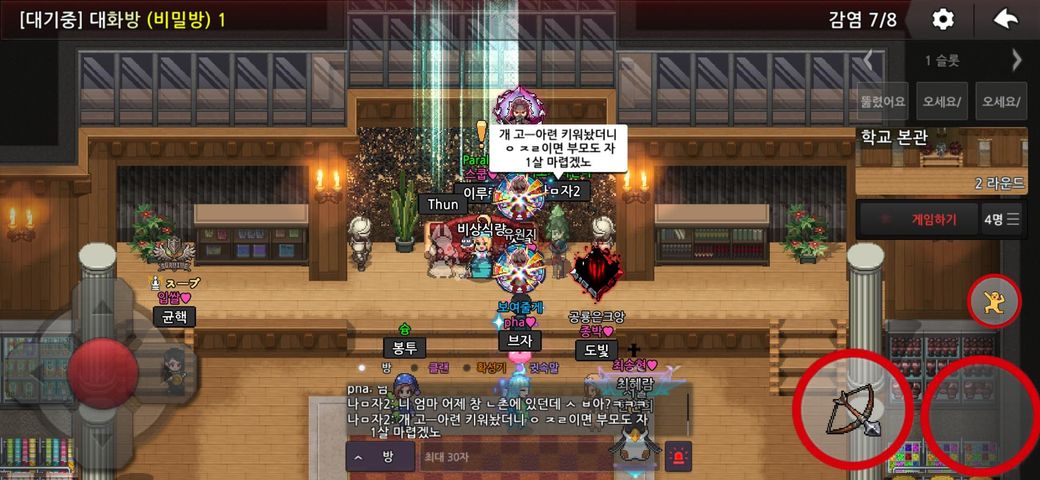
Task: Go to the previous quick-chat slot page
Action: click(x=868, y=60)
